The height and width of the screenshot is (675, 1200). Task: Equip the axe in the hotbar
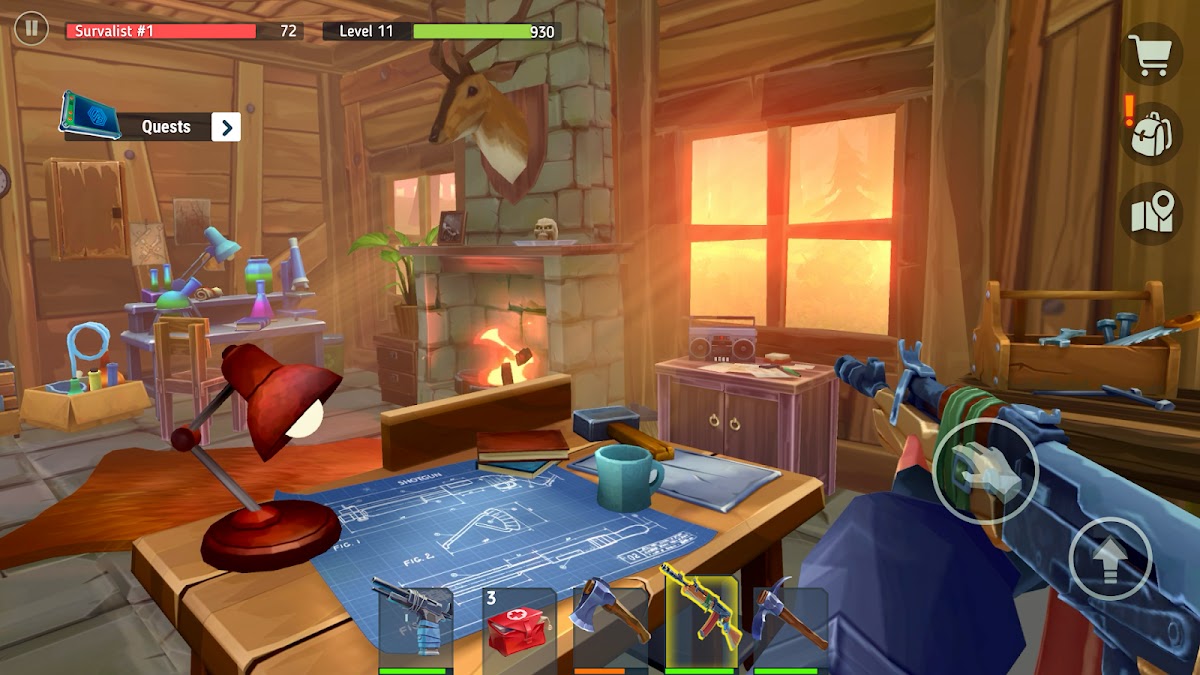tap(610, 627)
